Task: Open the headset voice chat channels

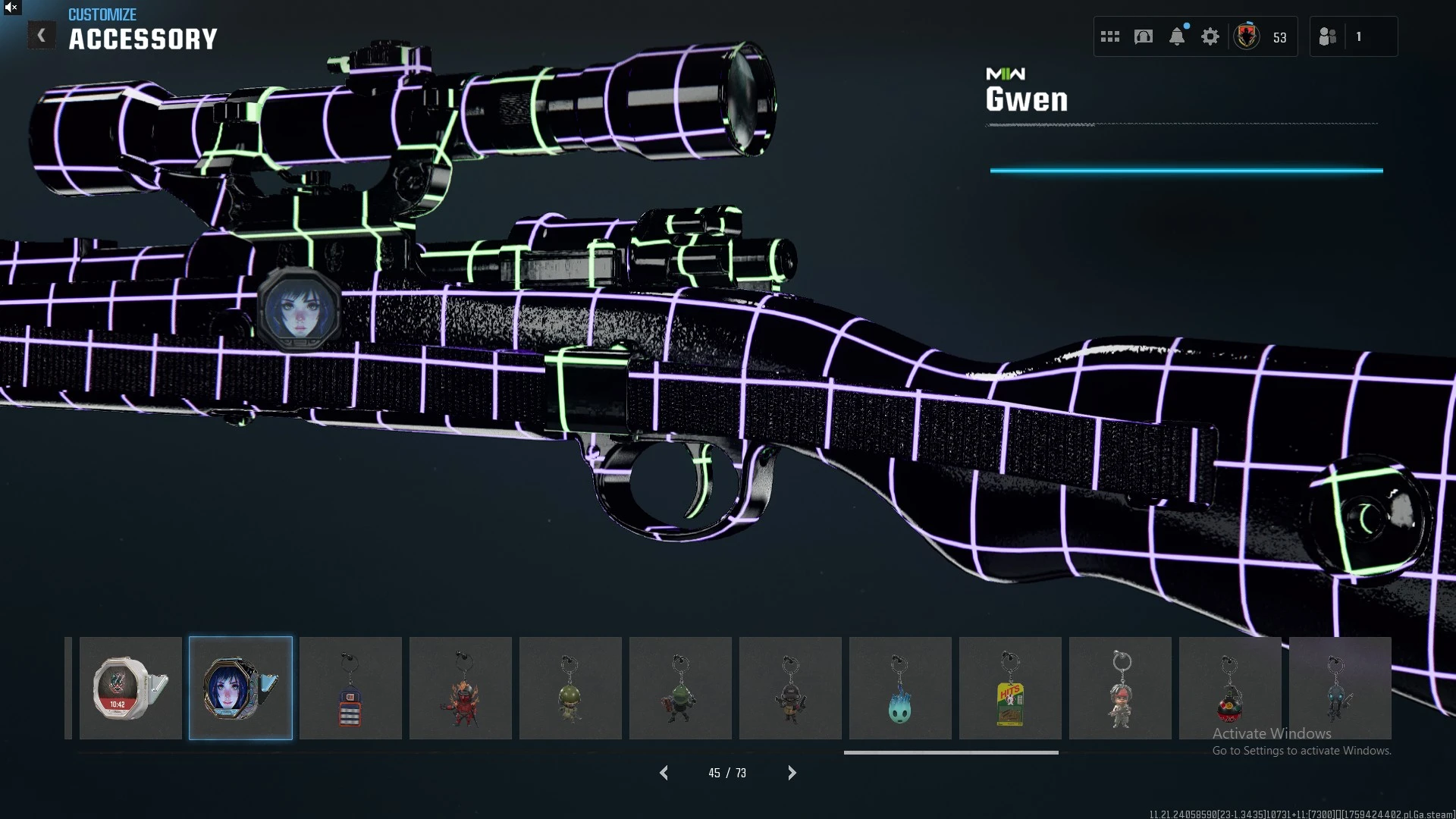Action: click(x=1144, y=36)
